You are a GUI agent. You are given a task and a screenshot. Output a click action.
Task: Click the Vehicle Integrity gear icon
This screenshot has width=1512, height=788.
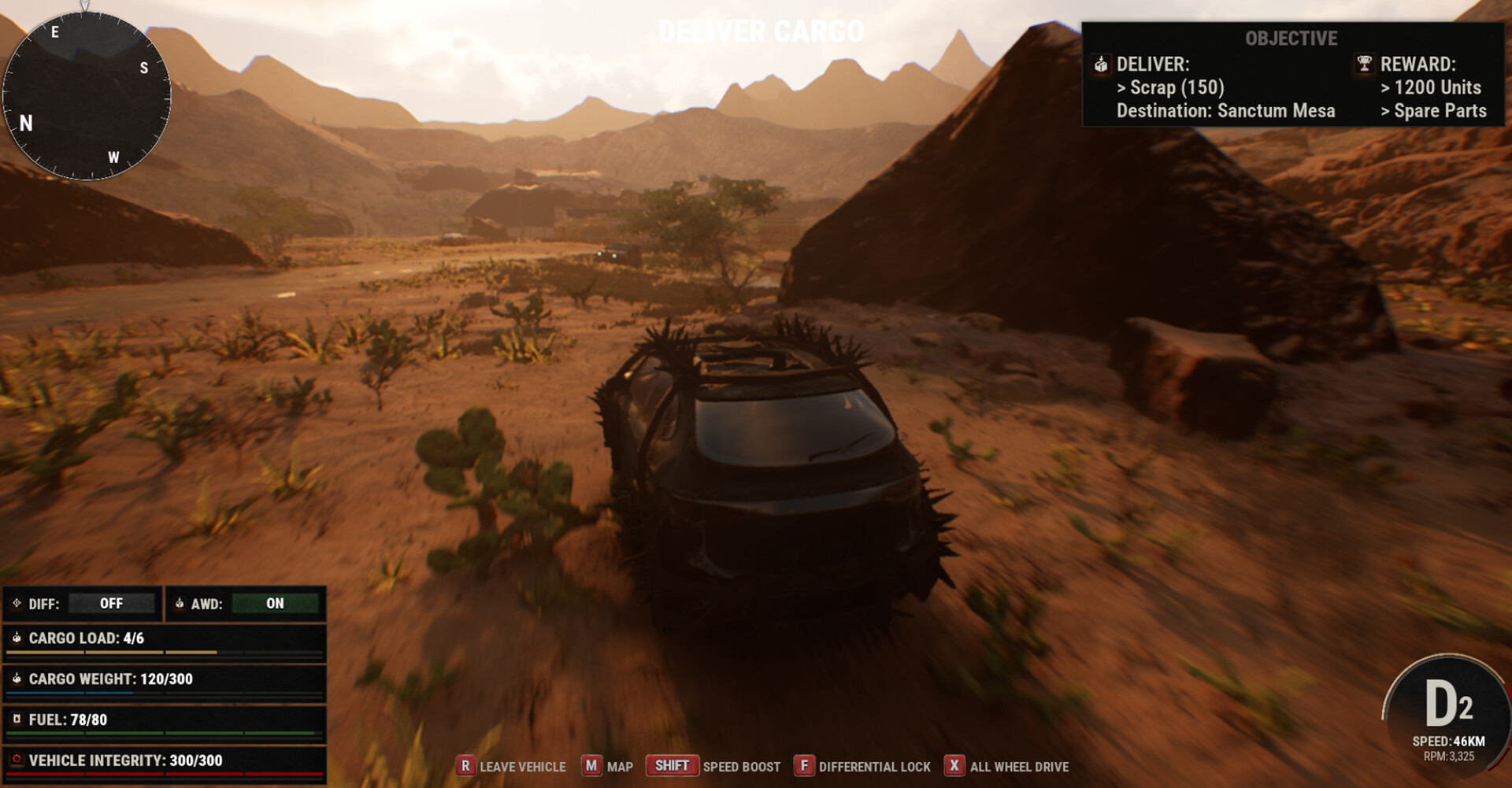click(x=17, y=760)
